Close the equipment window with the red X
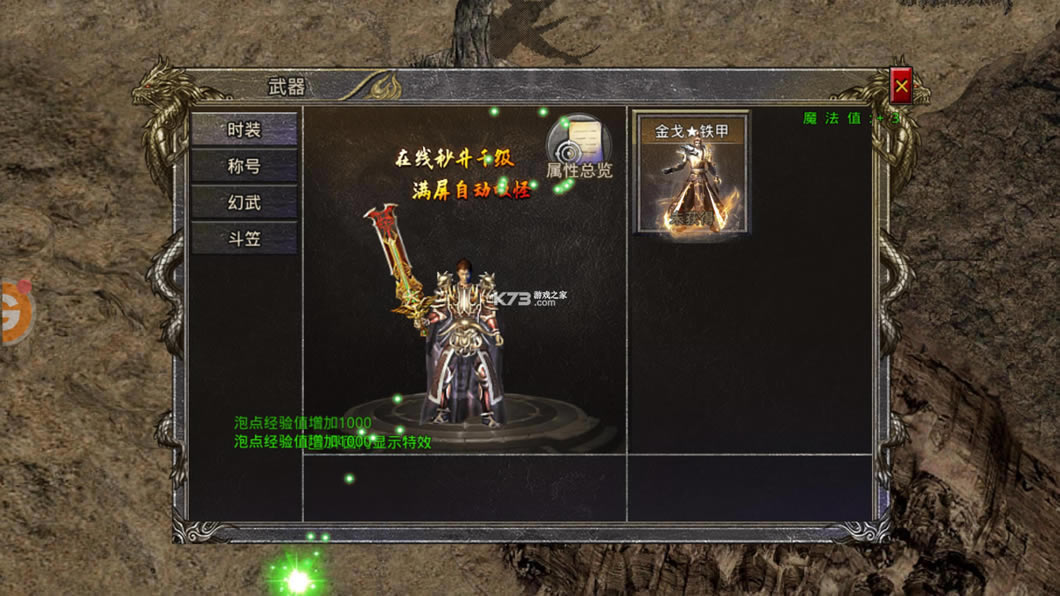 901,87
